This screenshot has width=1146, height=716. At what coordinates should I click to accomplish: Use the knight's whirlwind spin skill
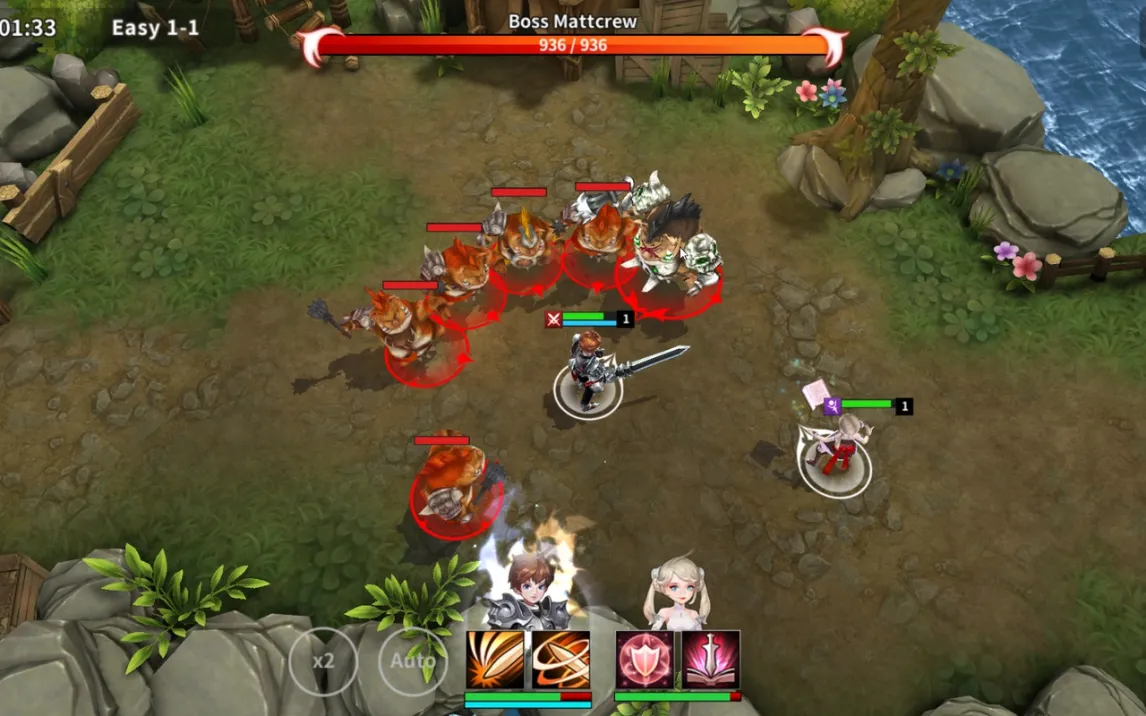[560, 660]
